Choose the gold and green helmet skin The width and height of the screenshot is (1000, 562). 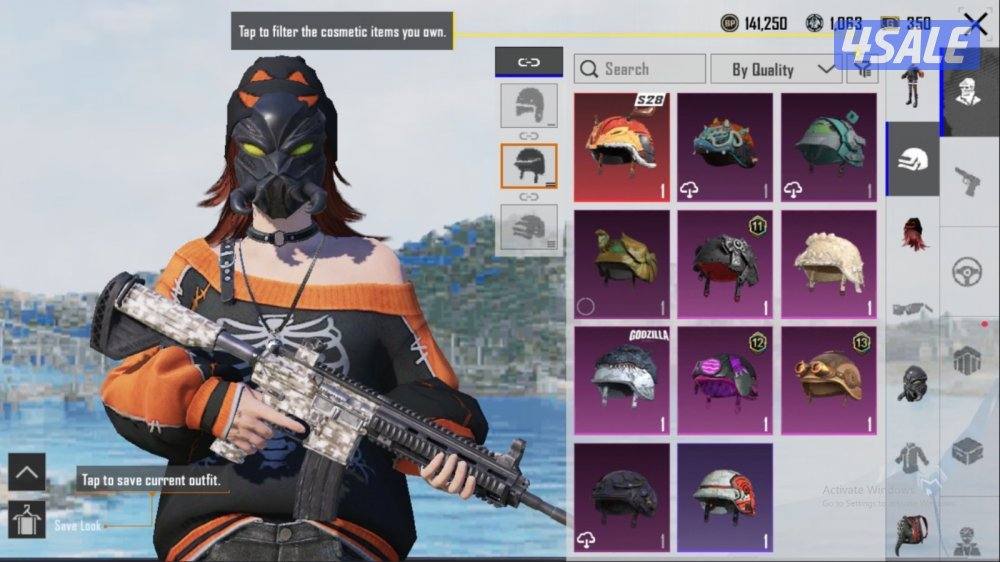(x=622, y=264)
